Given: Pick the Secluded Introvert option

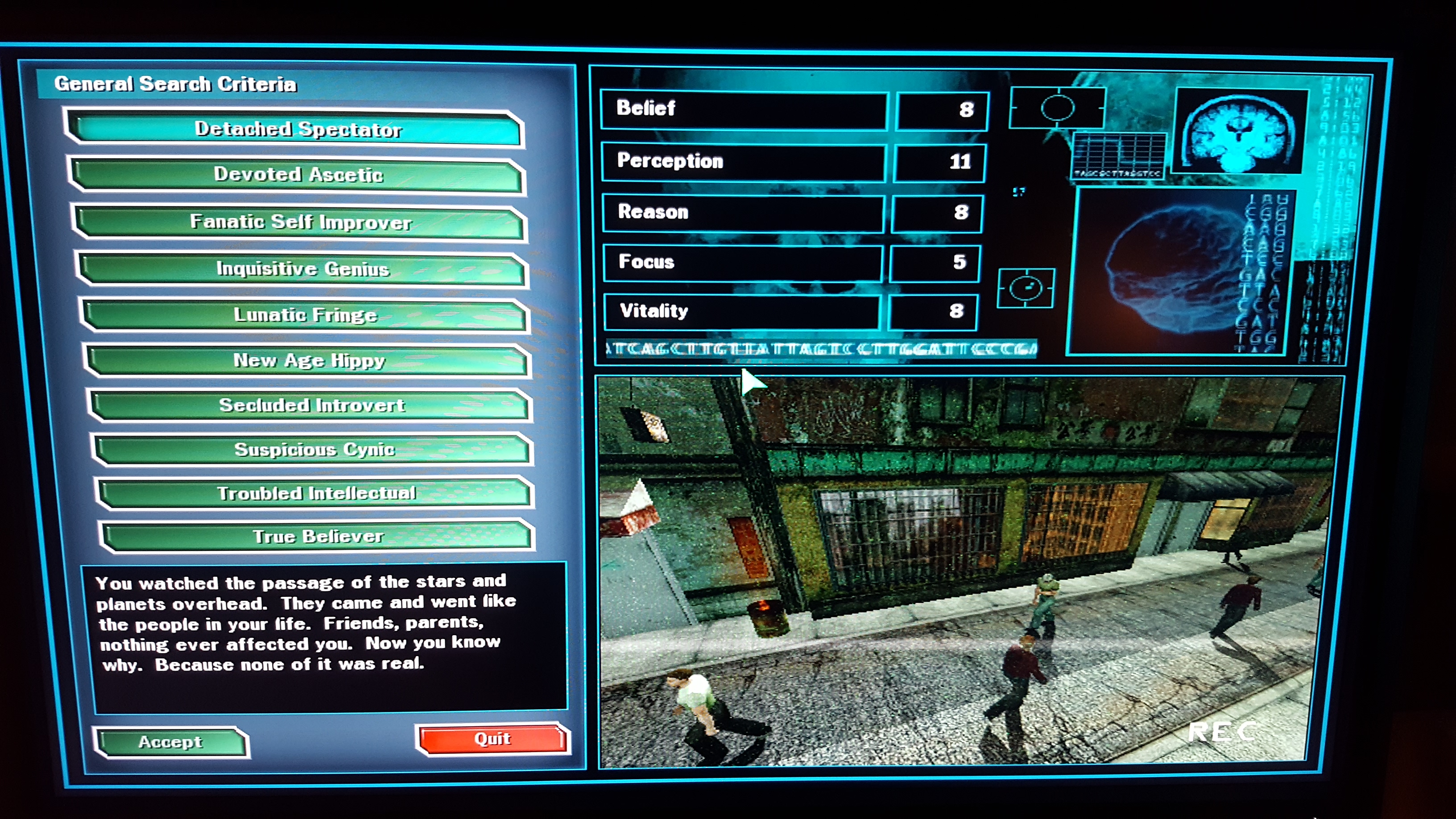Looking at the screenshot, I should (x=311, y=405).
